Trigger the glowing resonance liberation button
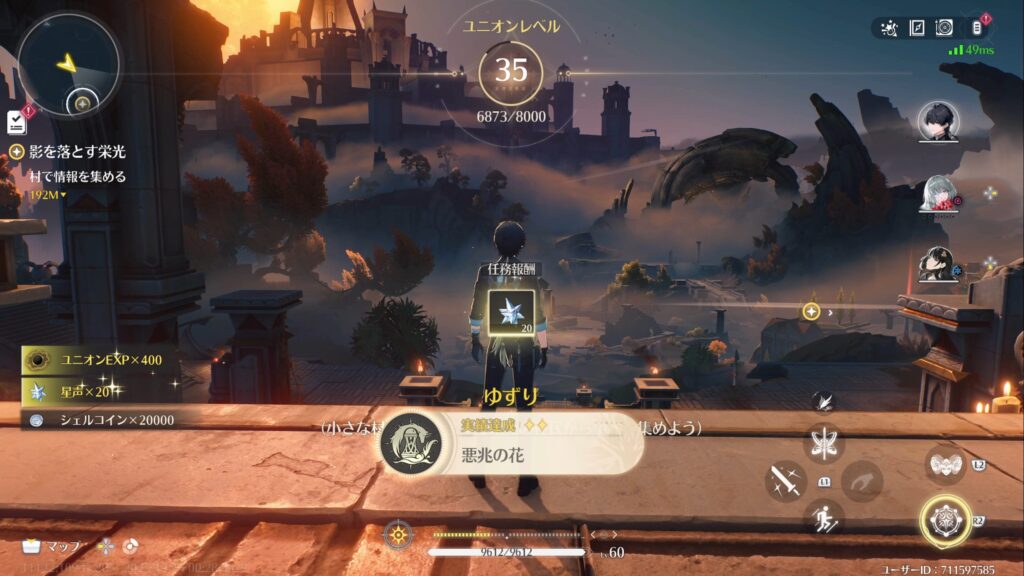Image resolution: width=1024 pixels, height=576 pixels. click(944, 521)
